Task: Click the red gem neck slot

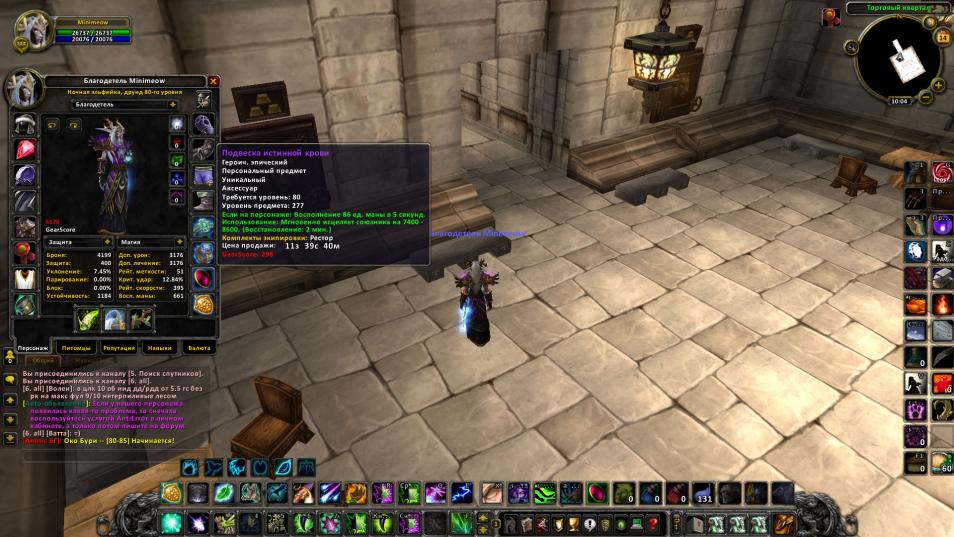Action: 26,150
